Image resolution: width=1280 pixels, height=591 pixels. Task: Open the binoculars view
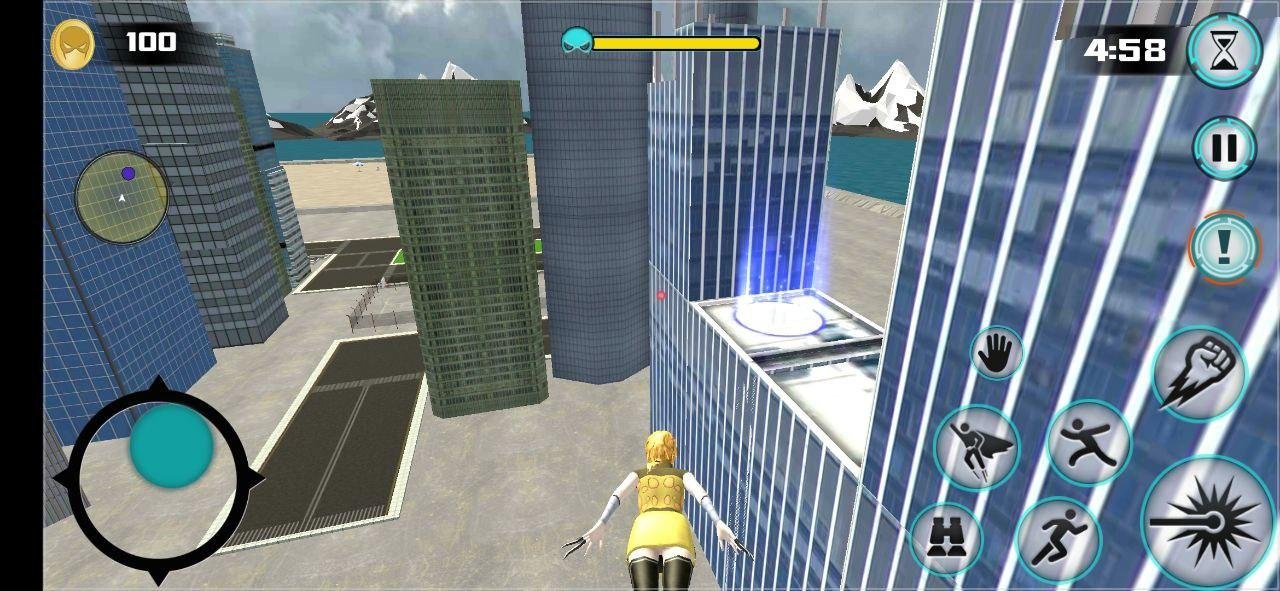click(946, 539)
